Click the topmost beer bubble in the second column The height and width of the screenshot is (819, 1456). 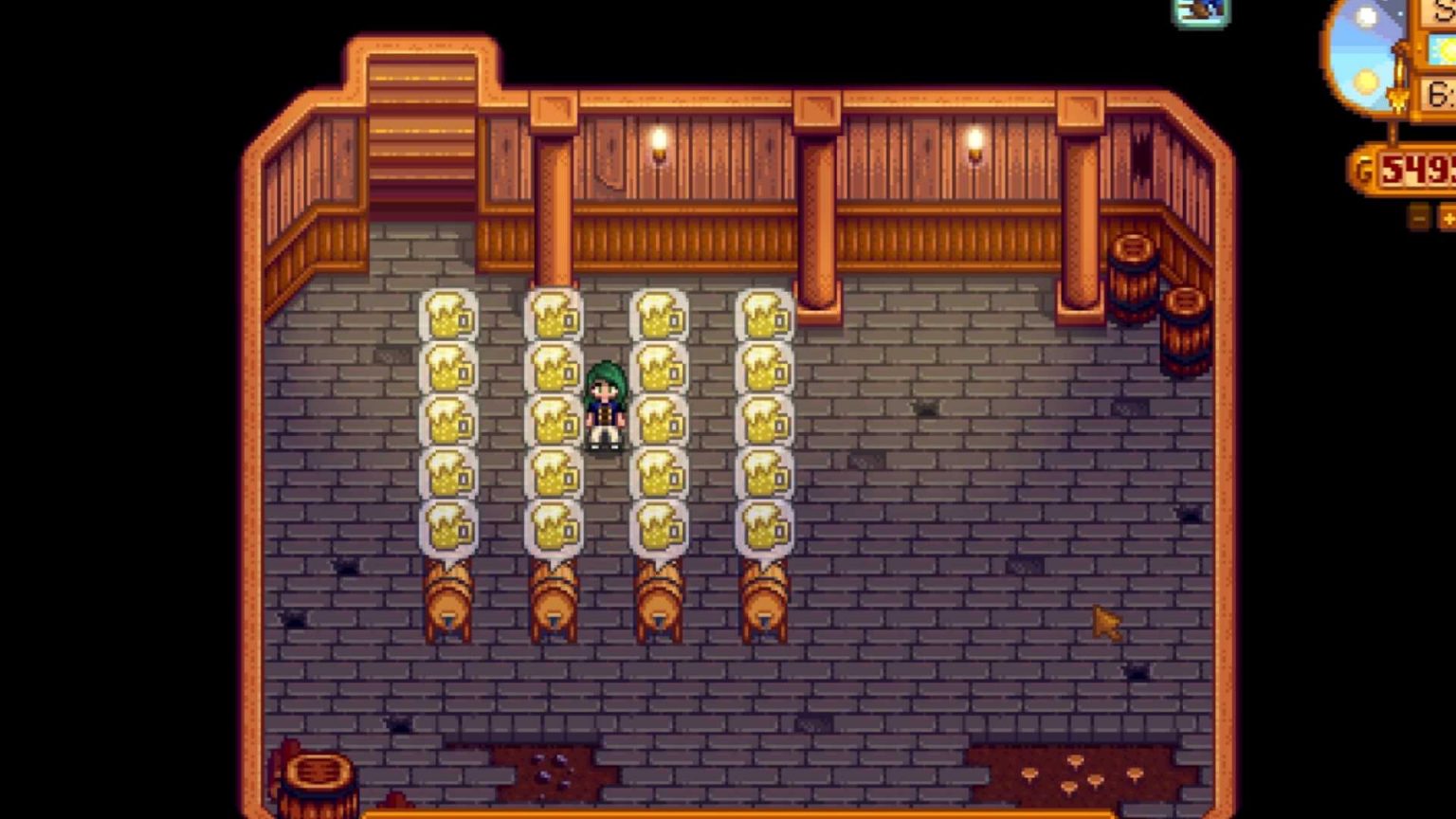tap(553, 316)
